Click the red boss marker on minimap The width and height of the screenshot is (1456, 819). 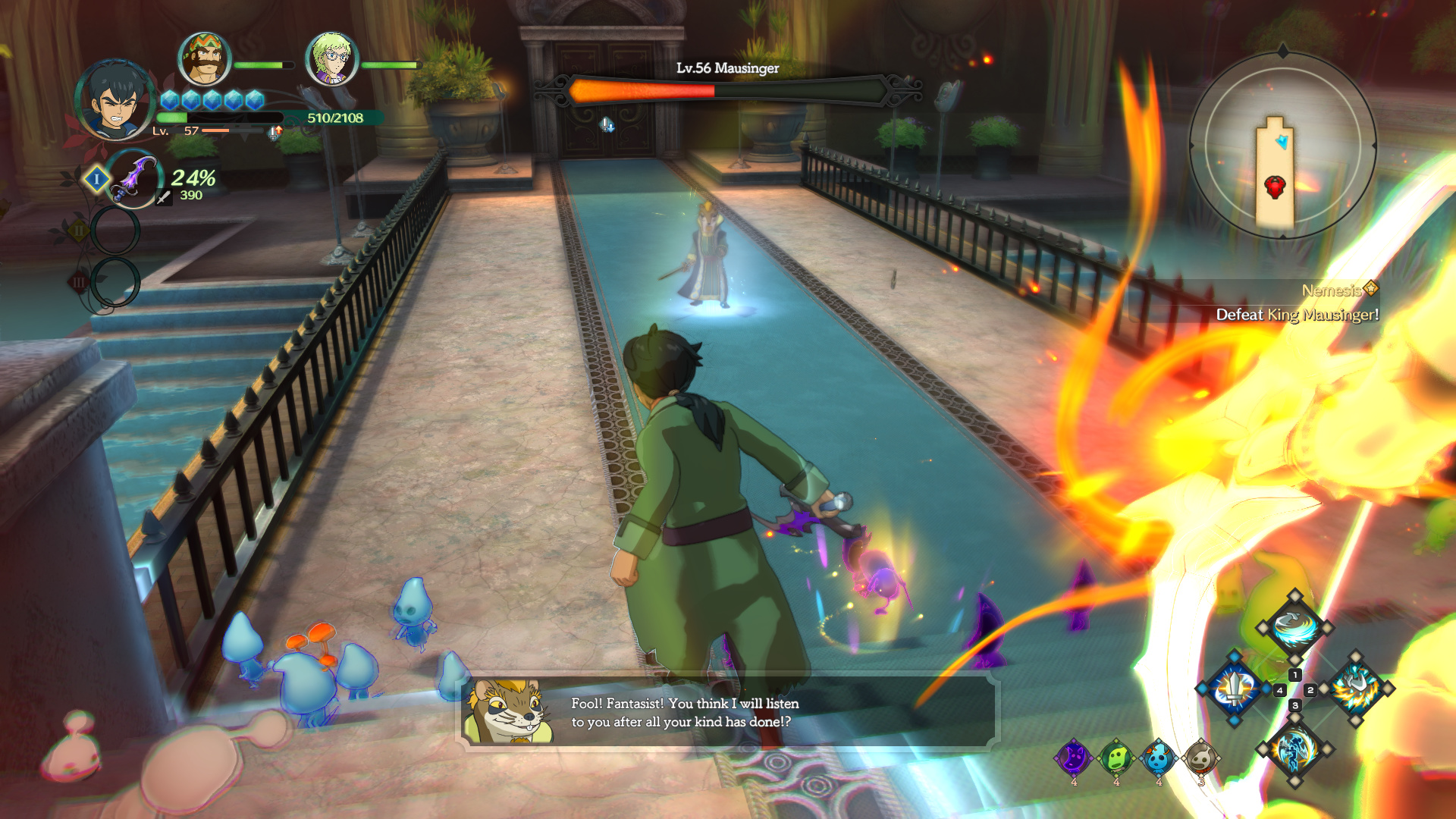point(1275,187)
